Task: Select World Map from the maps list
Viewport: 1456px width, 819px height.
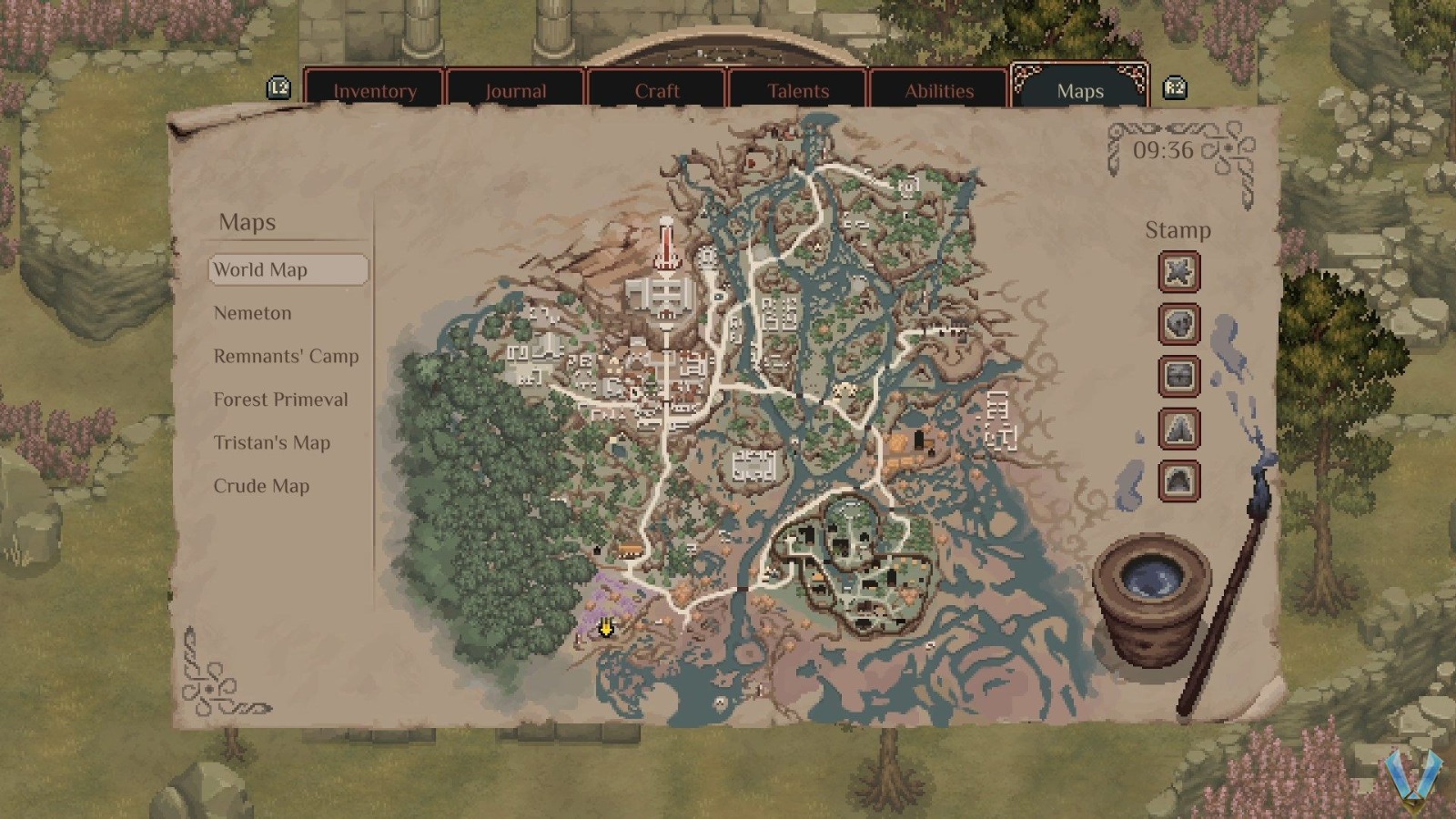Action: (262, 270)
